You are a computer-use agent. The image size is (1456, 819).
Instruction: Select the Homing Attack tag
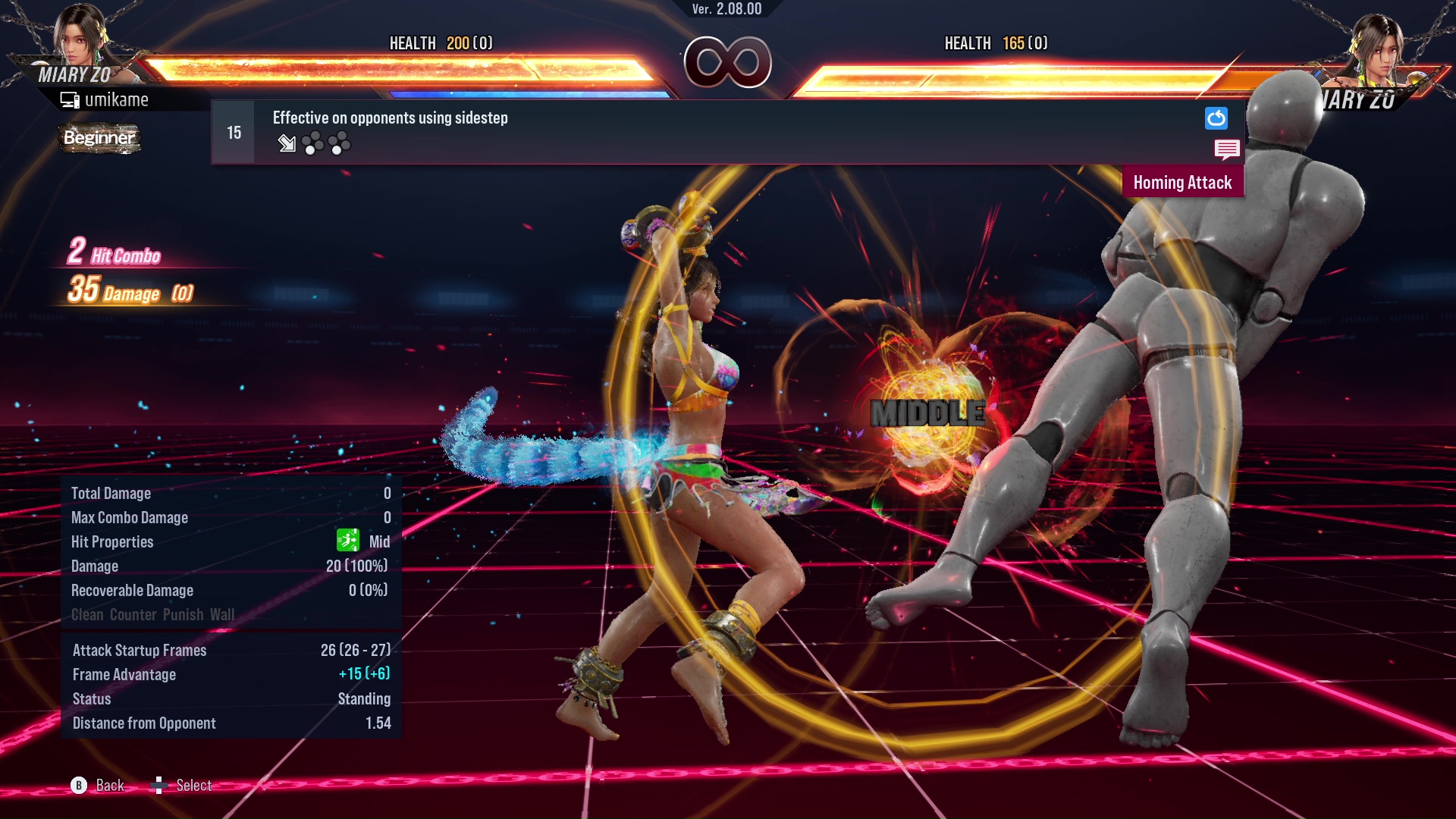pos(1183,182)
